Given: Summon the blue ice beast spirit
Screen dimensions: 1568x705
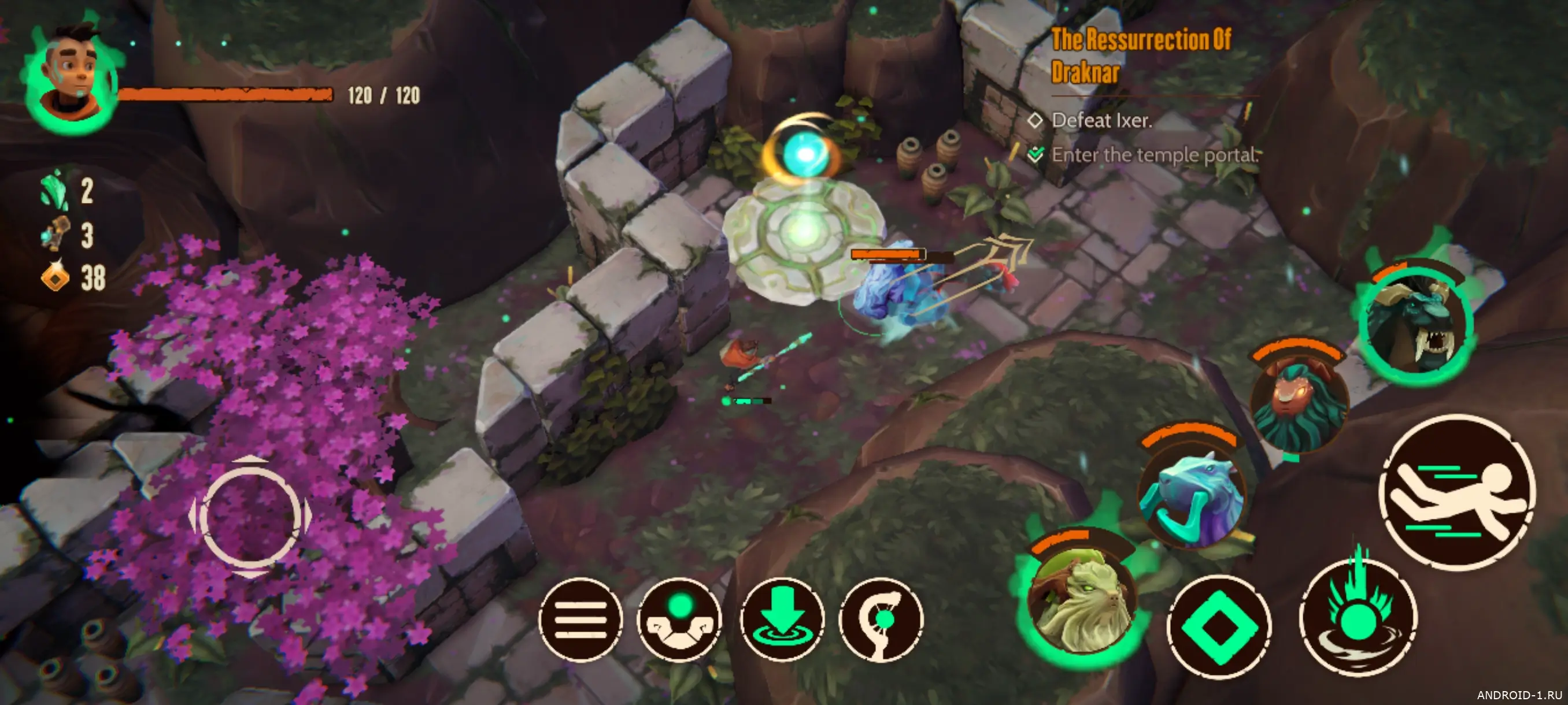Looking at the screenshot, I should point(1190,494).
